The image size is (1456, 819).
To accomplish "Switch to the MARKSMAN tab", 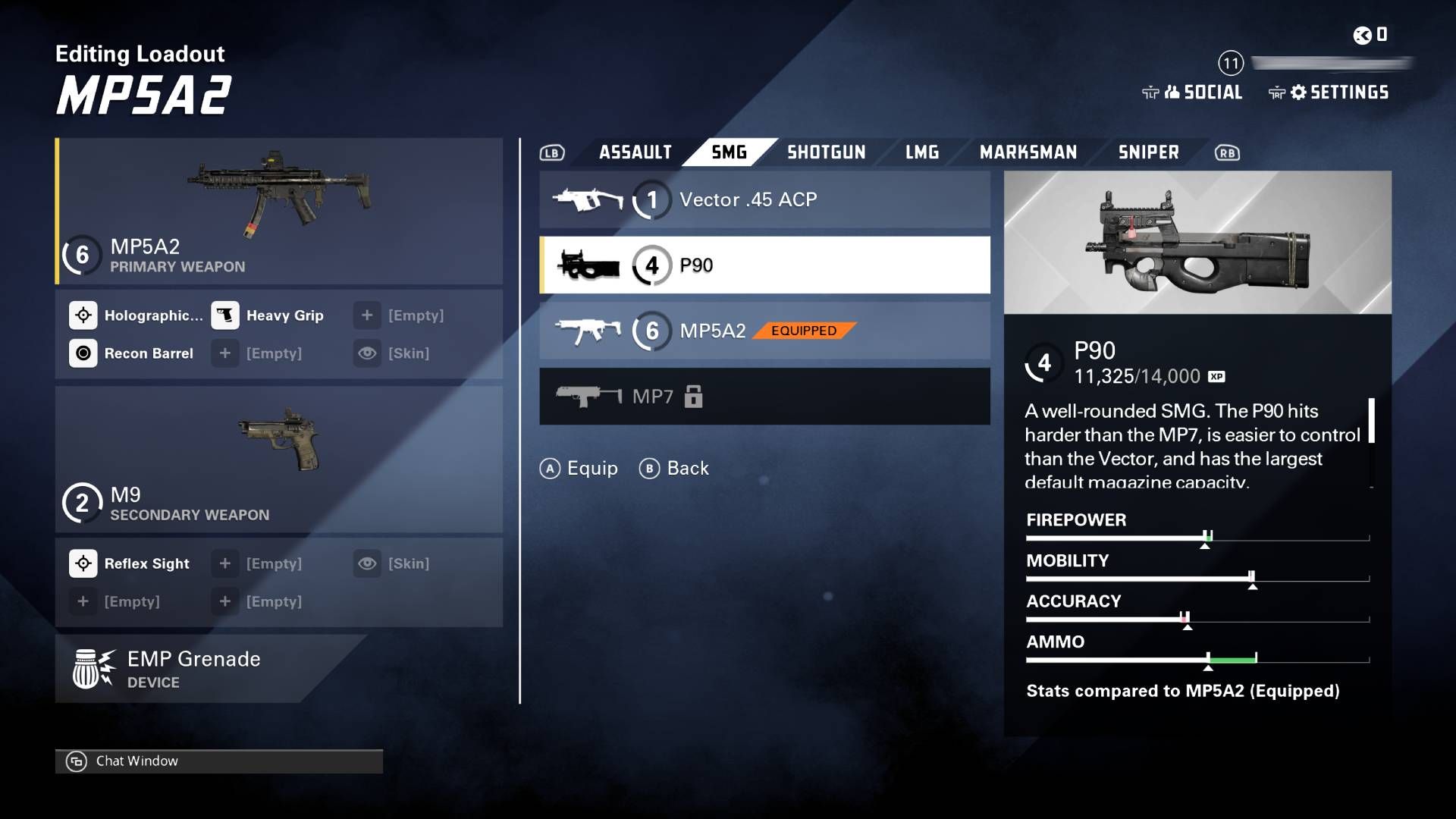I will tap(1028, 152).
